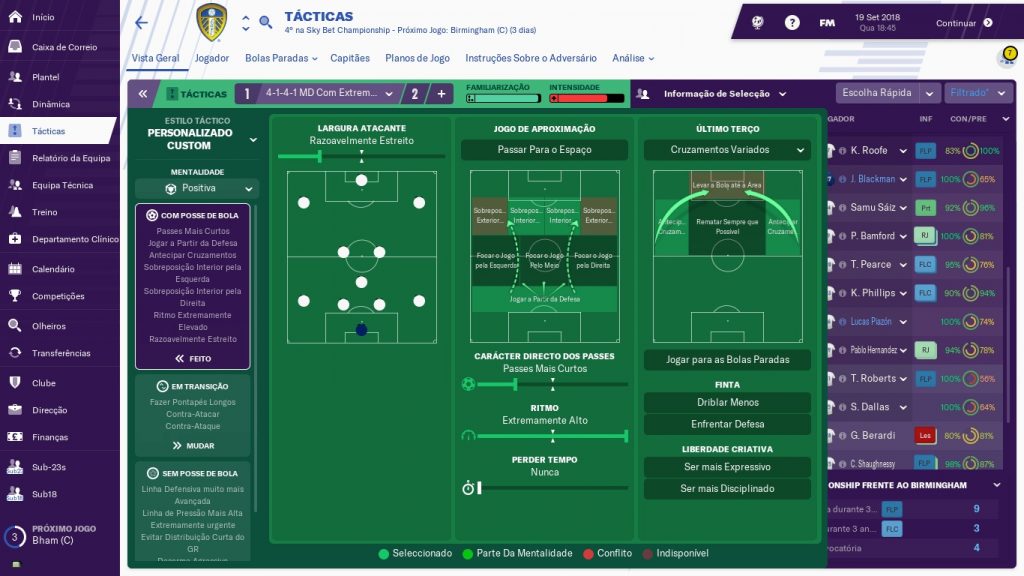Open the Cruzamentos Variados dropdown
This screenshot has width=1024, height=576.
click(x=727, y=150)
